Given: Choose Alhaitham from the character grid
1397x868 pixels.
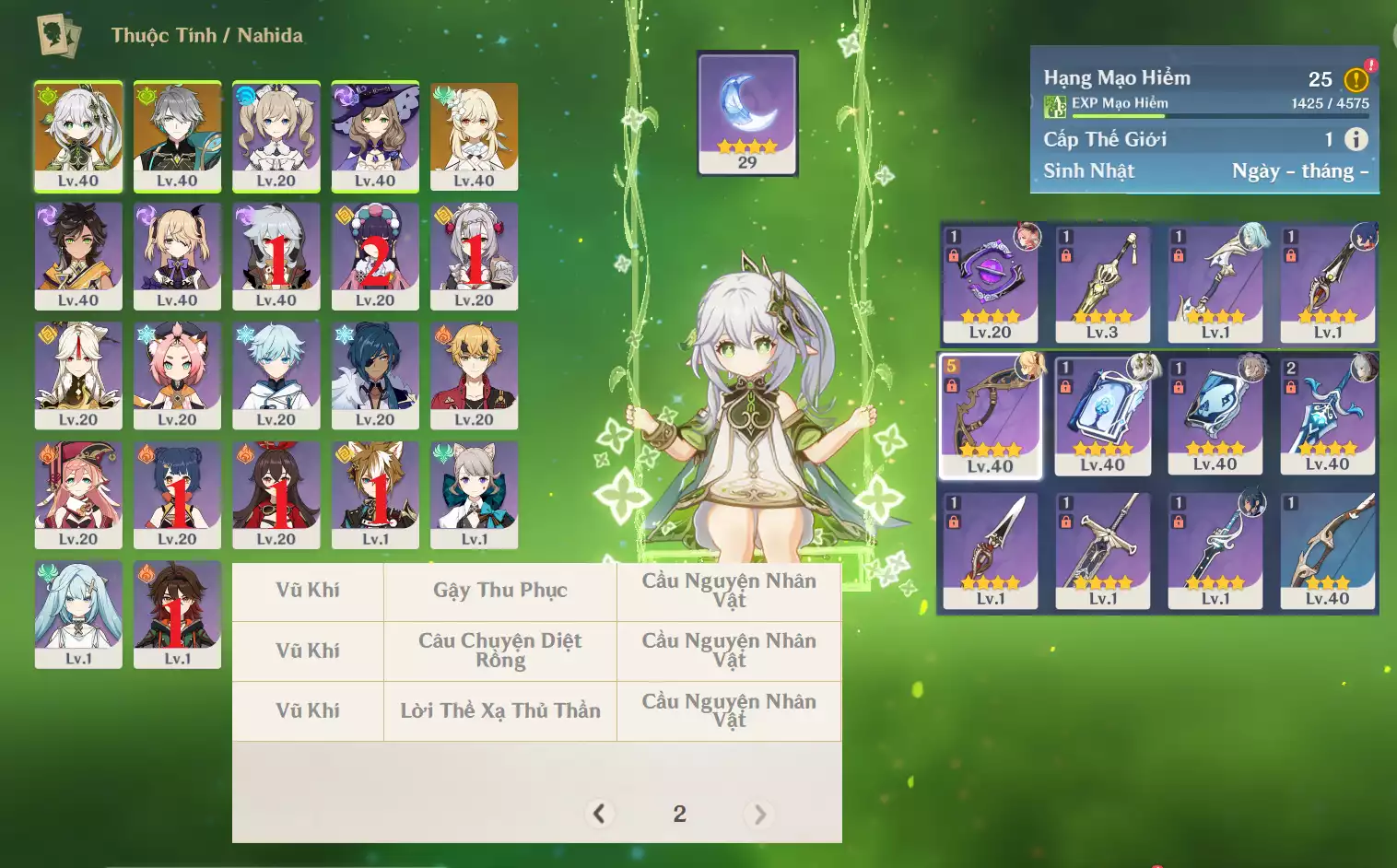Looking at the screenshot, I should point(177,135).
